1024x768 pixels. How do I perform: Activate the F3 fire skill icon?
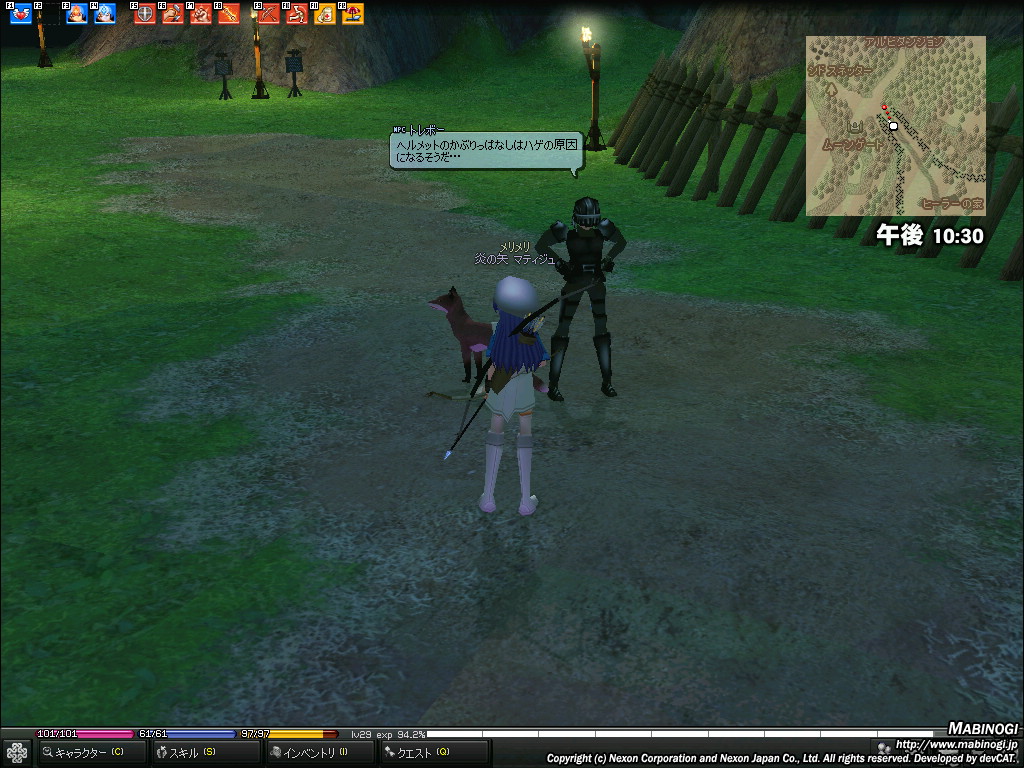76,14
